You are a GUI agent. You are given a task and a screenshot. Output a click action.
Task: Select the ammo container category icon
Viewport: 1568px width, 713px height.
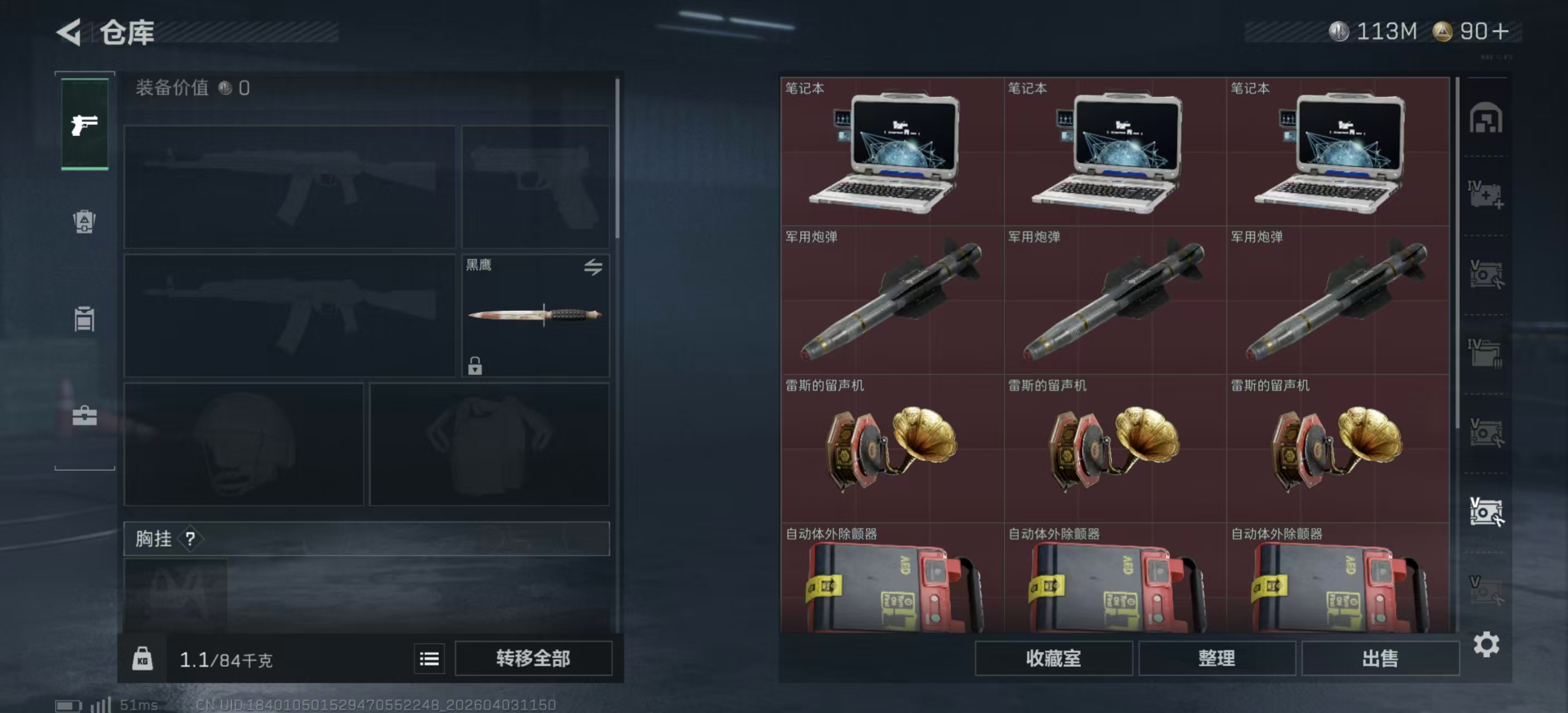[84, 320]
